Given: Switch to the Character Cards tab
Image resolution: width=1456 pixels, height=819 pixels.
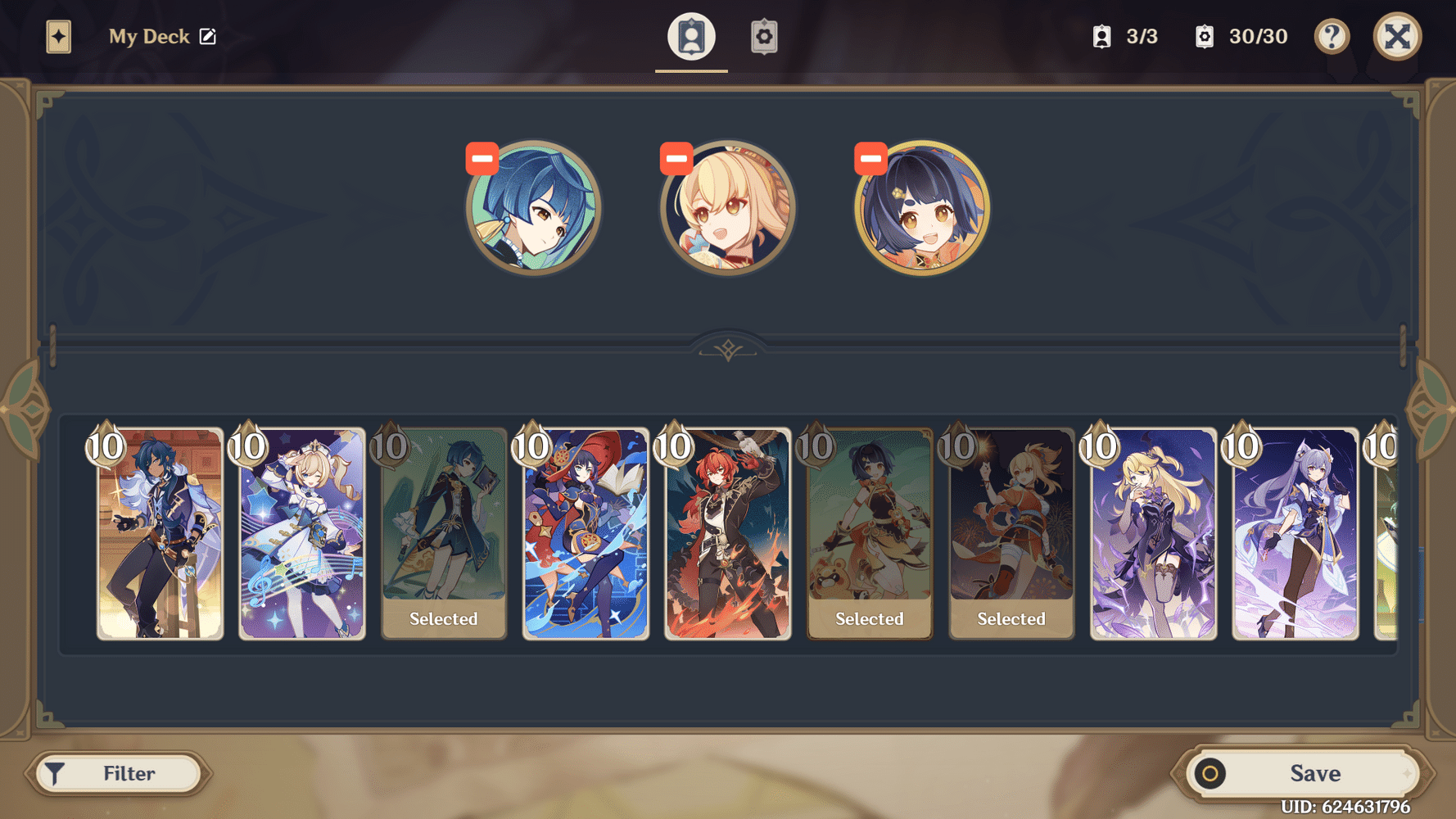Looking at the screenshot, I should 691,36.
